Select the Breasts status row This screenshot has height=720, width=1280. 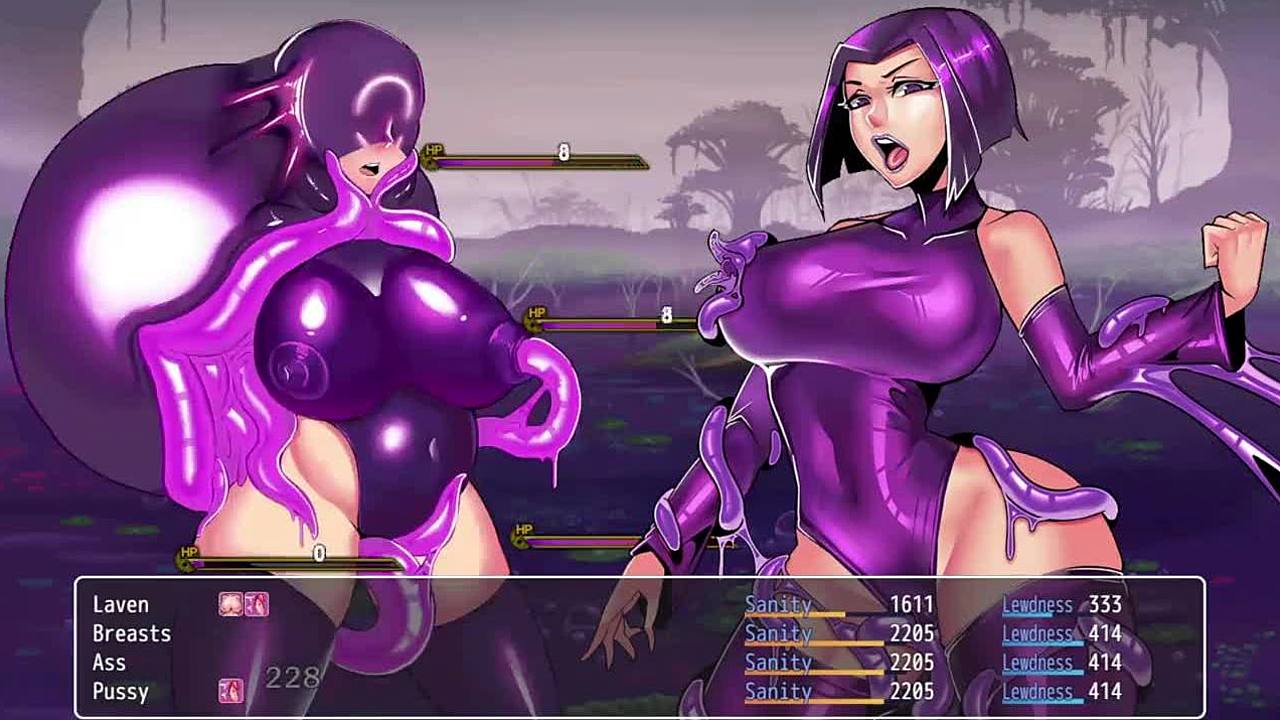[131, 634]
